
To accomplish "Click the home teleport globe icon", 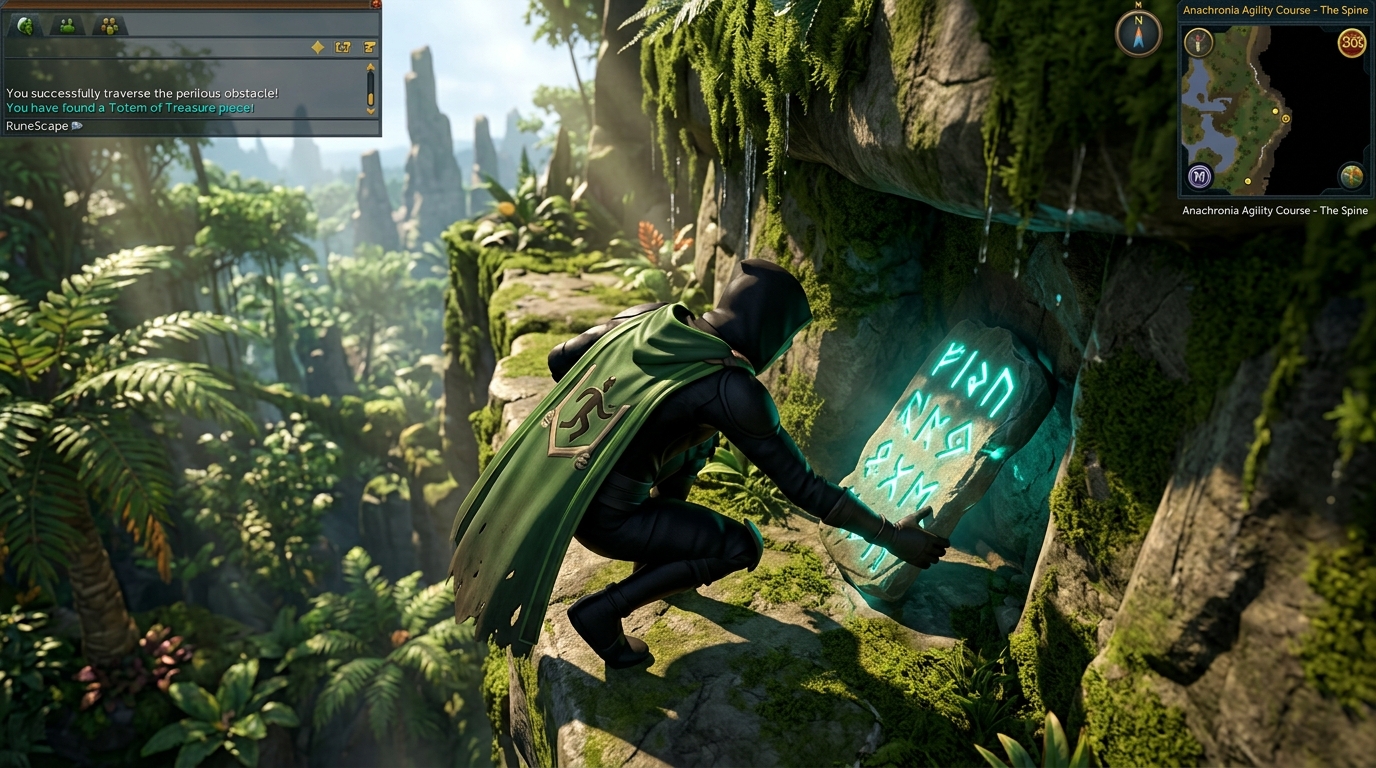I will 1351,177.
